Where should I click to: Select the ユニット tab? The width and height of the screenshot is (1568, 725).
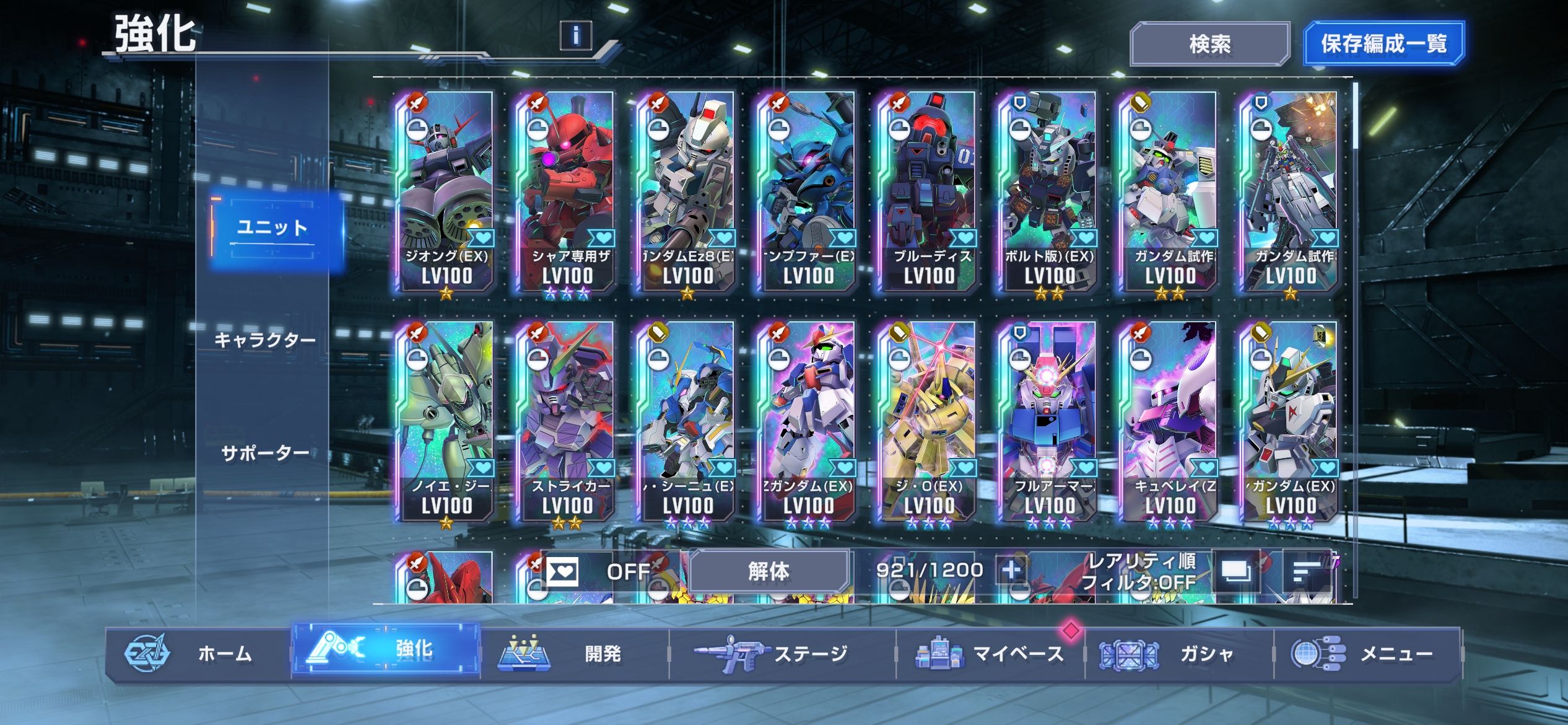[x=273, y=228]
